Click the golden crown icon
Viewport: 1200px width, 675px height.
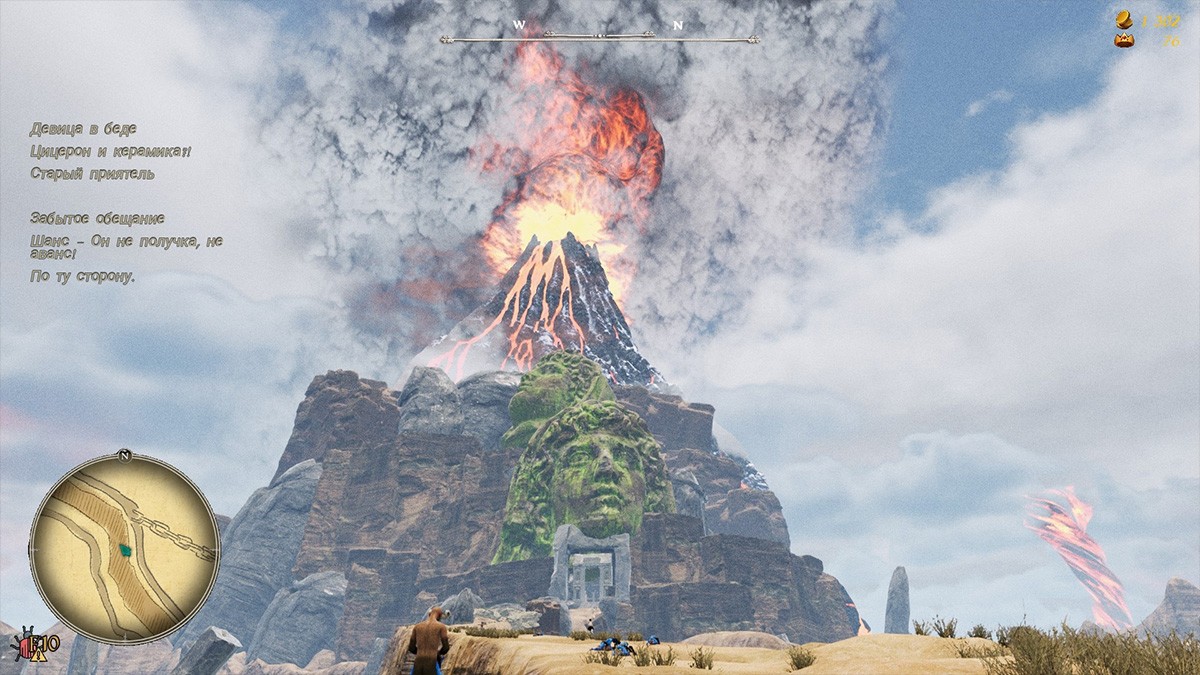pos(1125,41)
